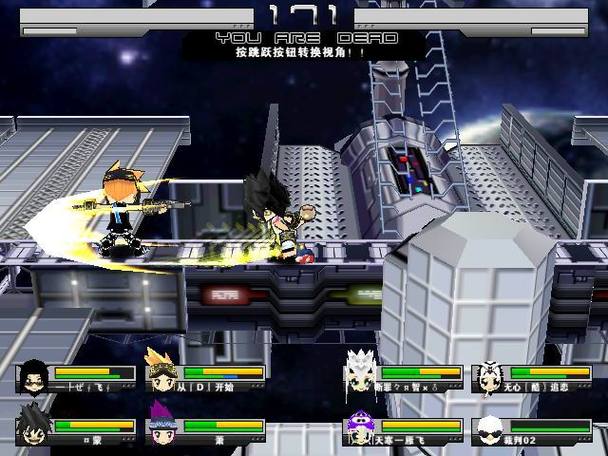Select the player panel labeled 无心
Image resolution: width=608 pixels, height=456 pixels.
[x=529, y=377]
